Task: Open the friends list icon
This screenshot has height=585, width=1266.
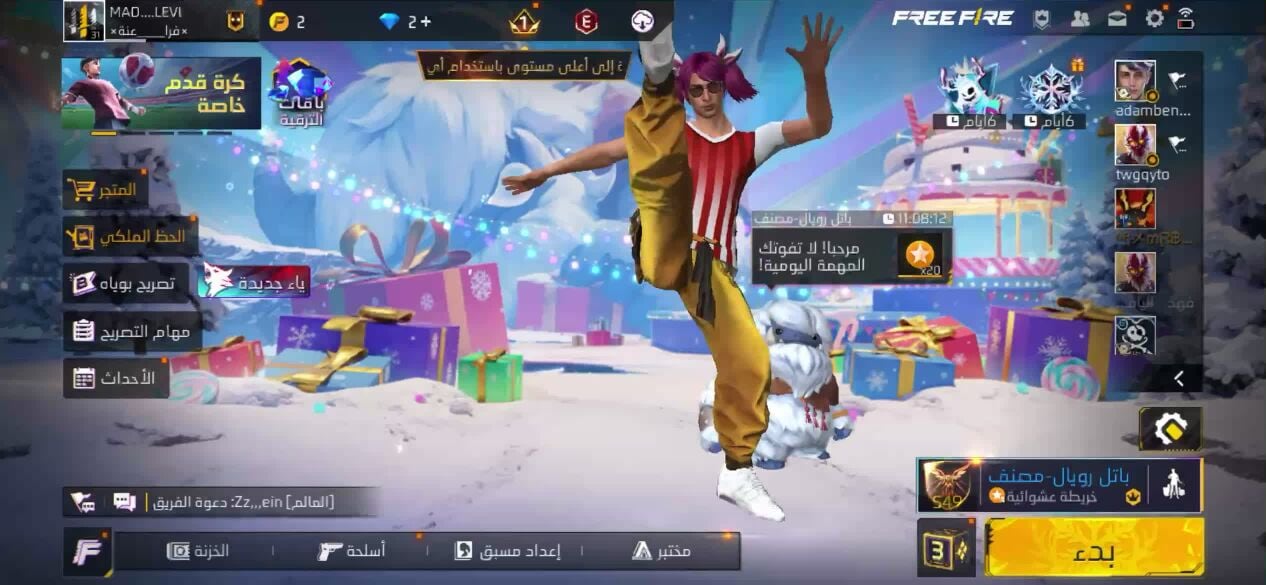Action: click(x=1080, y=18)
